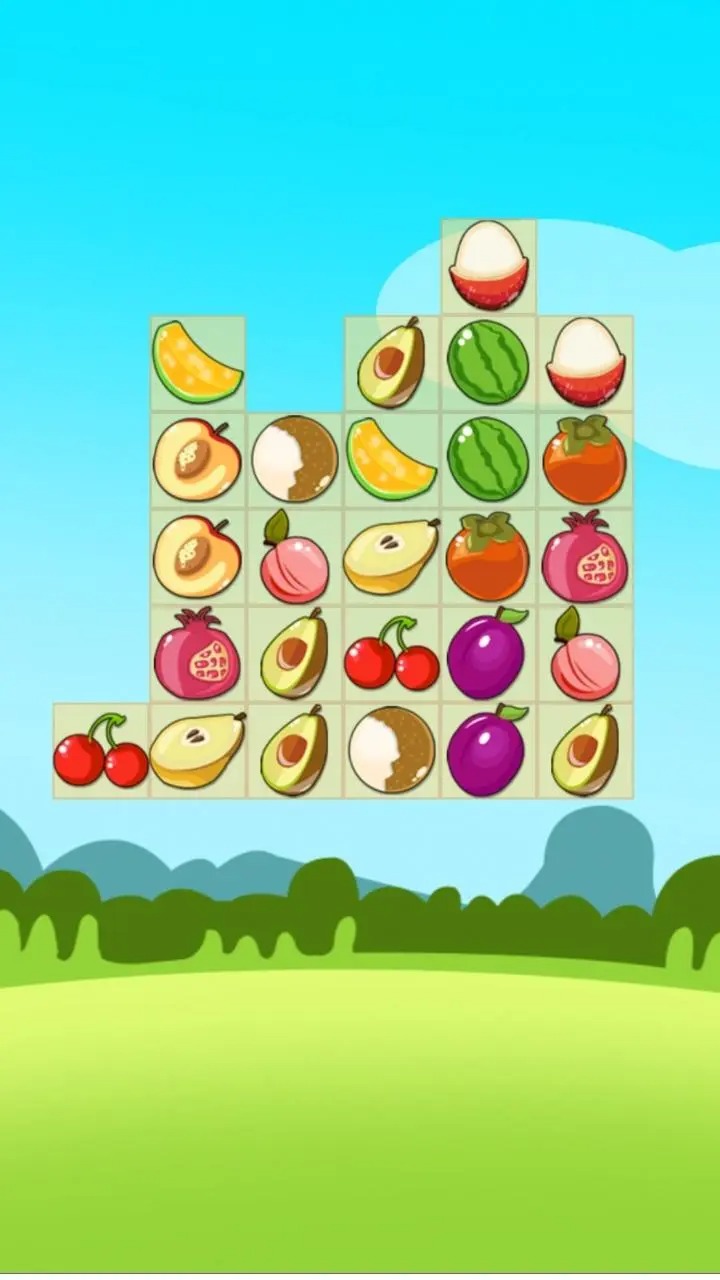Pick the lychee tile above the persimmon

[585, 362]
